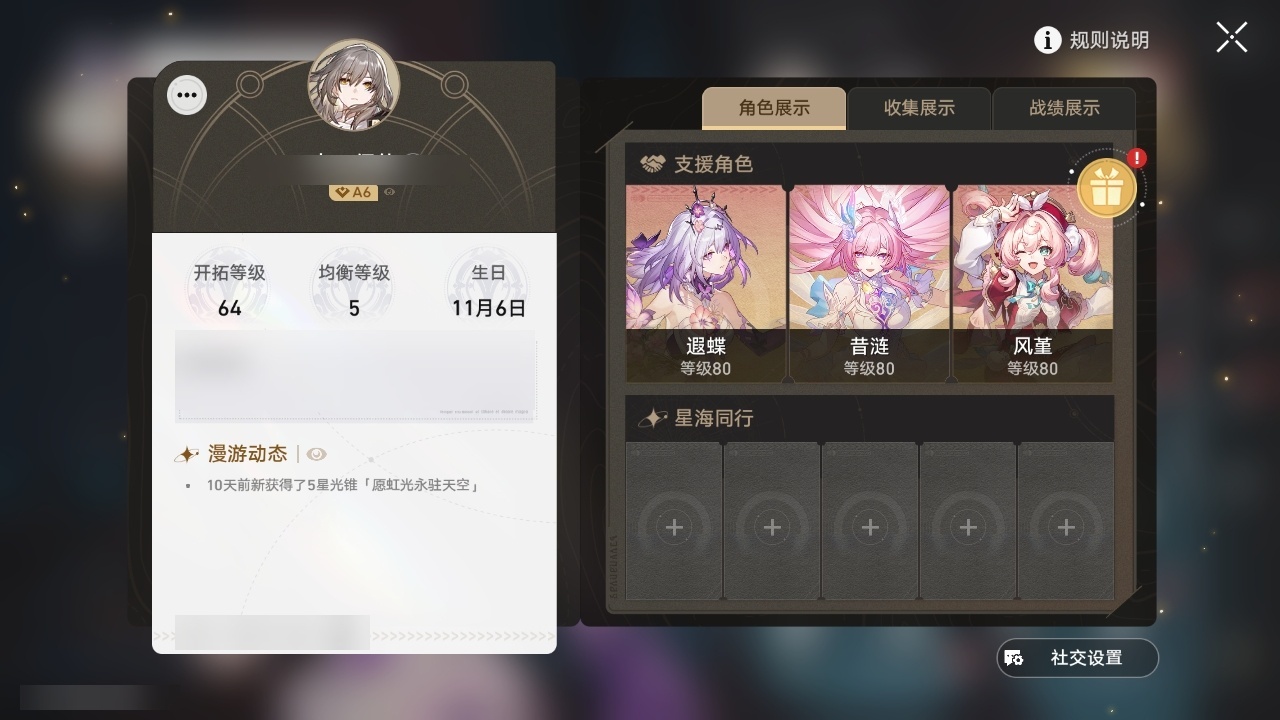Open 社交设置 social settings
Screen dimensions: 1280x720
click(x=1077, y=658)
